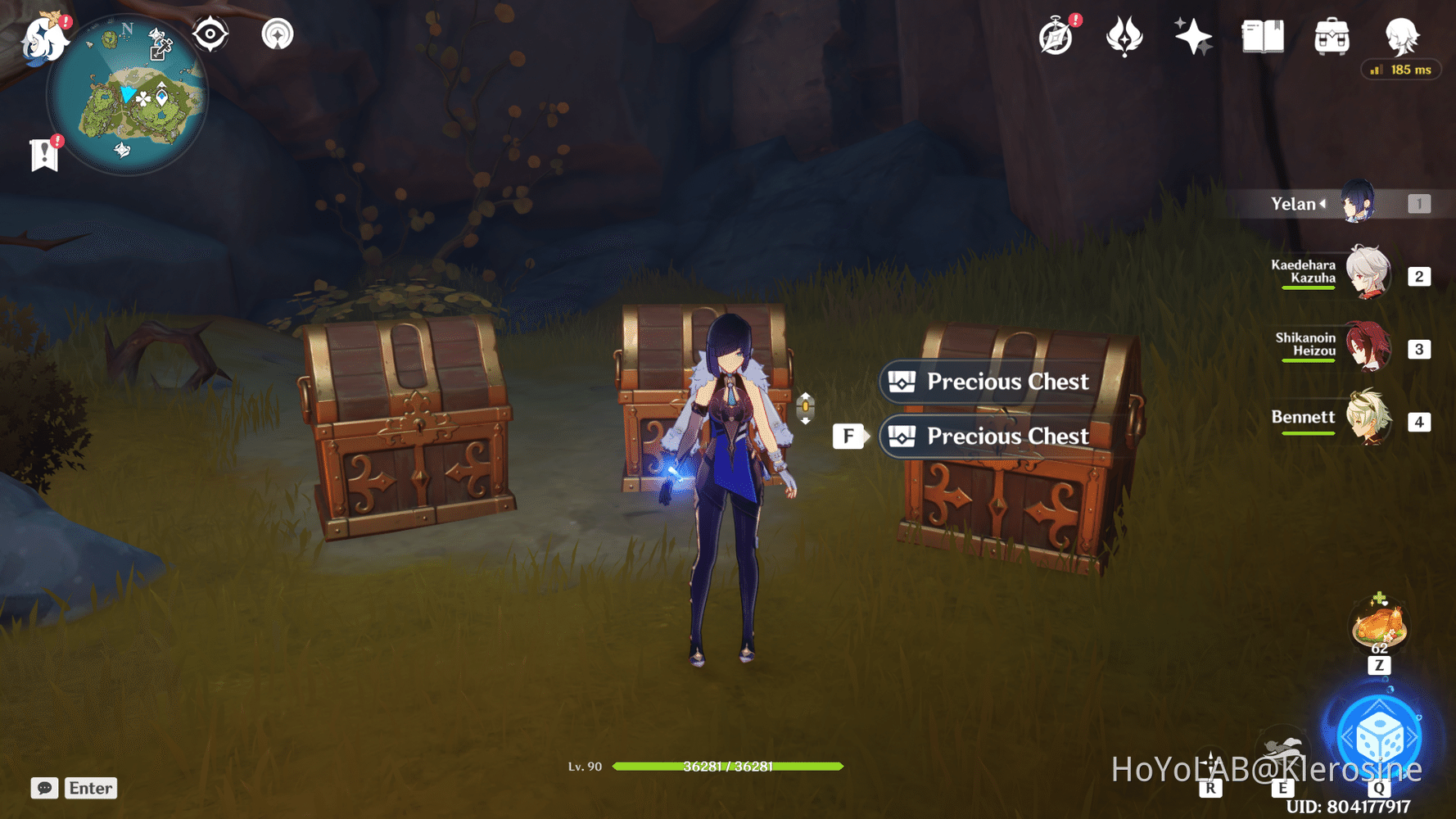Viewport: 1456px width, 819px height.
Task: Click the green HP bar at bottom
Action: click(x=729, y=767)
